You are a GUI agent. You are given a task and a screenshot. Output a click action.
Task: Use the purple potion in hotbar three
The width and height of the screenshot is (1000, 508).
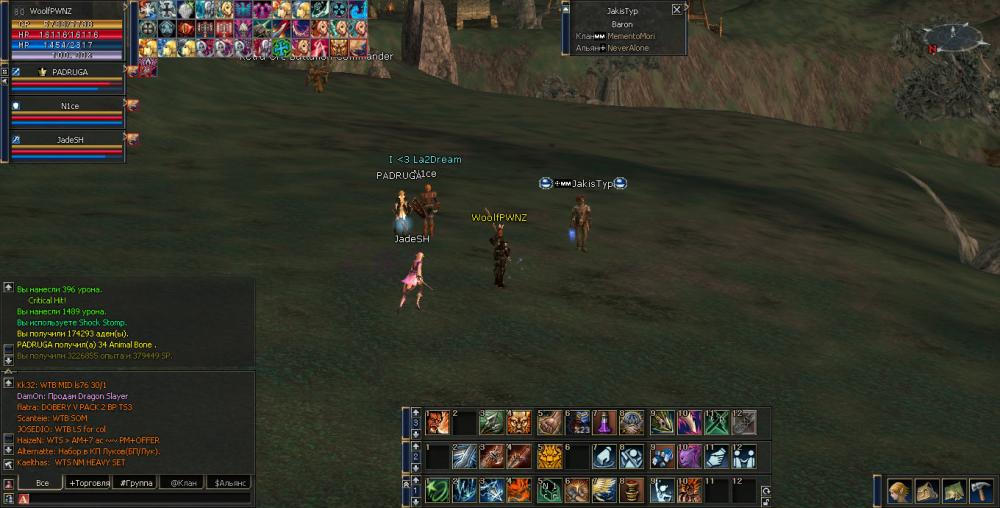click(x=603, y=423)
